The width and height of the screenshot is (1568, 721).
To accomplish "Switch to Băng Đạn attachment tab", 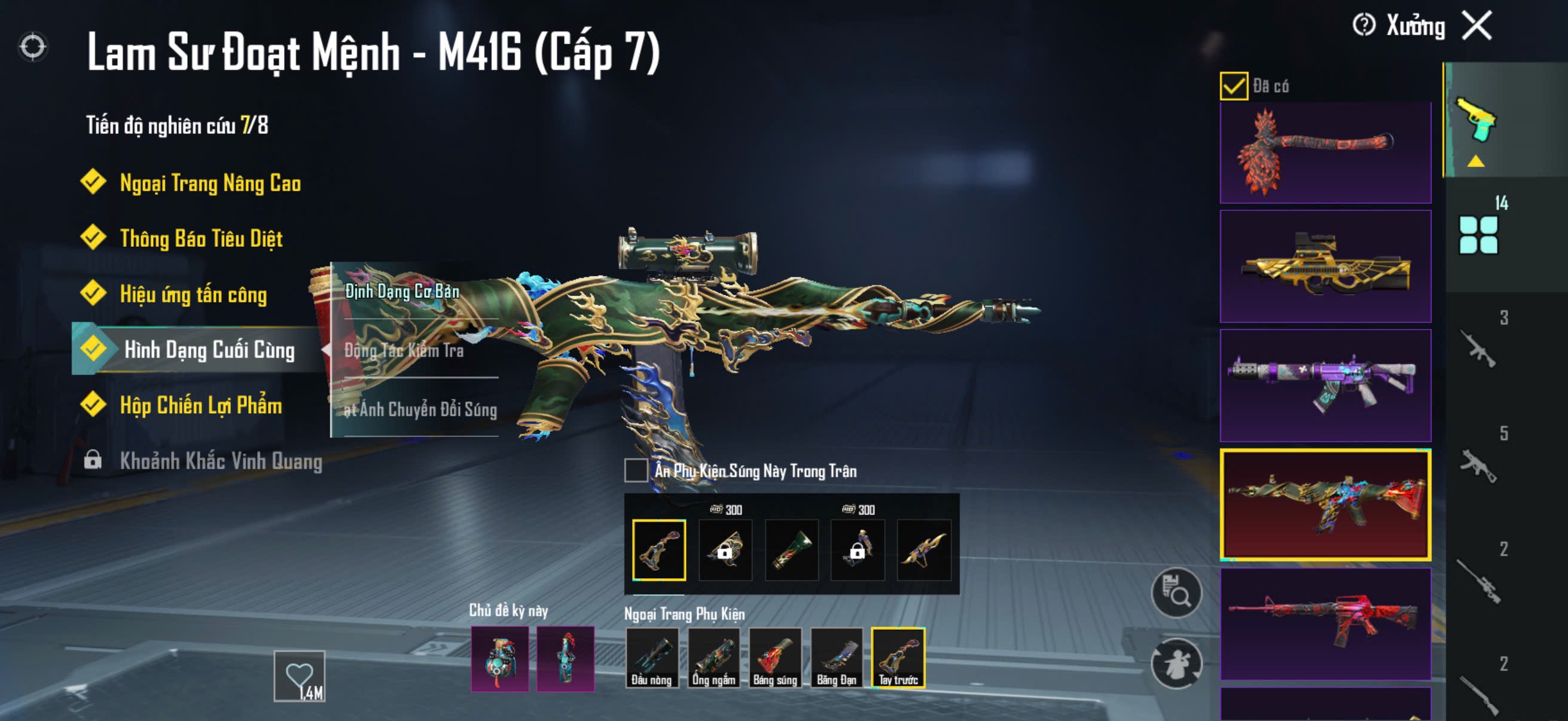I will tap(837, 658).
